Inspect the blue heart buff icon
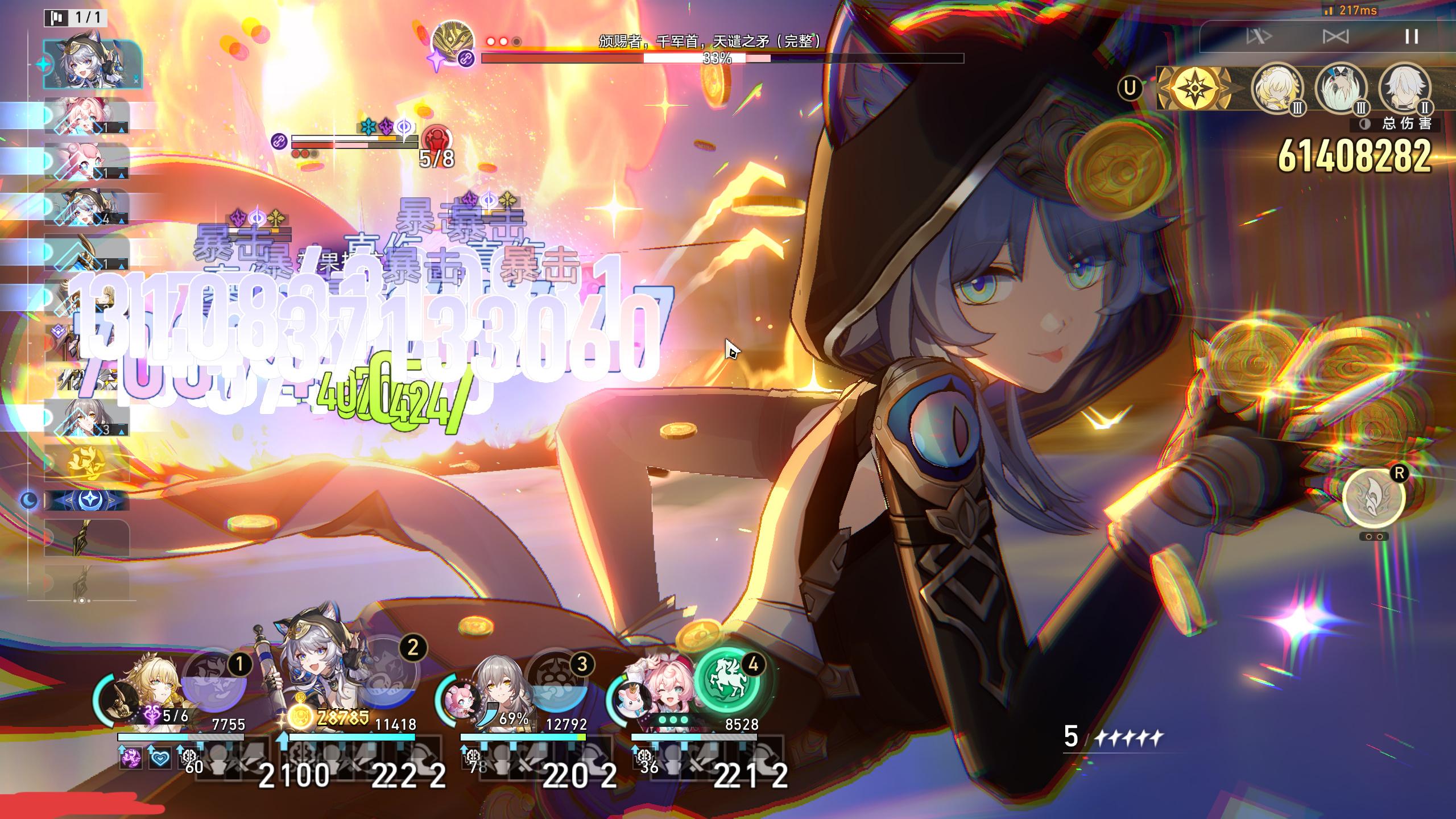Viewport: 1456px width, 819px height. pyautogui.click(x=160, y=758)
